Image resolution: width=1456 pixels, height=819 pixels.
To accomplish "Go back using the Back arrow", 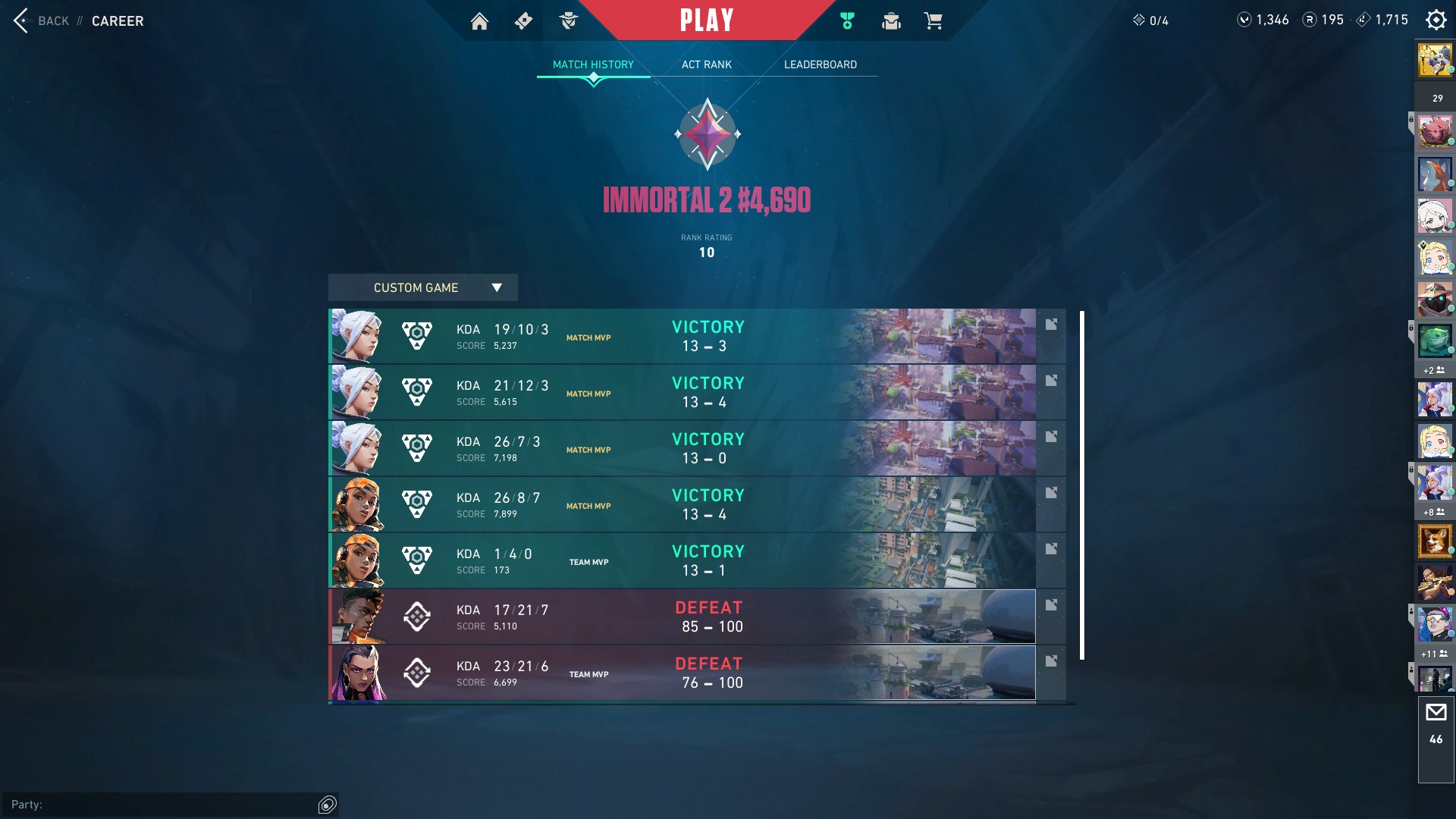I will point(20,20).
